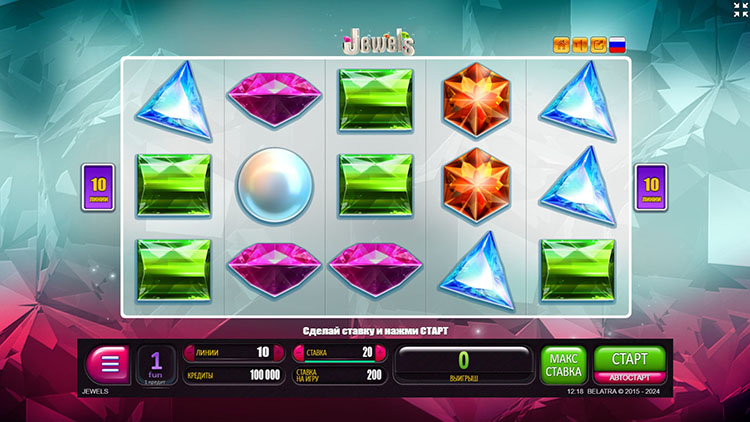Screen dimensions: 750x422
Task: Open the pink hamburger game menu
Action: pos(107,364)
